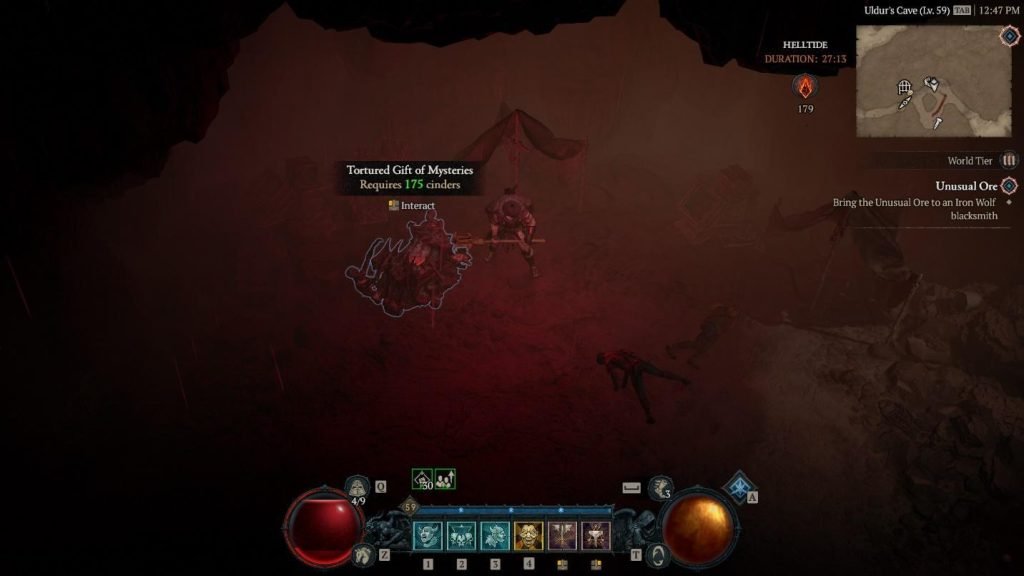Click the Helltide cinders flame icon
Image resolution: width=1024 pixels, height=576 pixels.
tap(805, 86)
